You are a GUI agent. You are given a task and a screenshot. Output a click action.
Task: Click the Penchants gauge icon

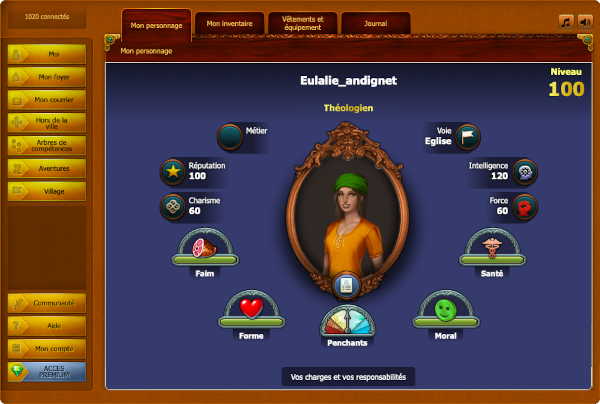(x=346, y=322)
